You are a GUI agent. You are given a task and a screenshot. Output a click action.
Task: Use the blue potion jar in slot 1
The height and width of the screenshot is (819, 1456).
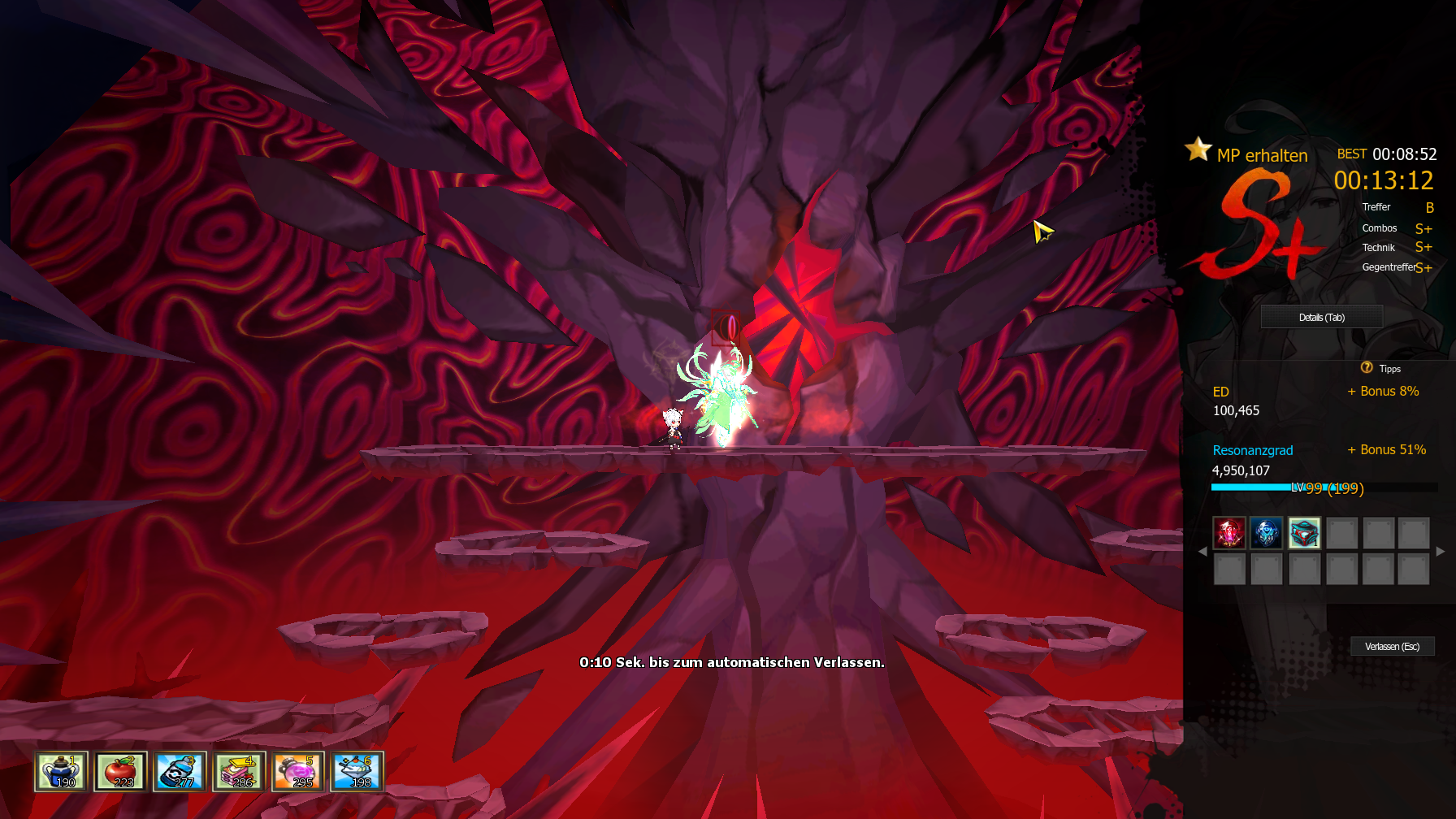[x=61, y=771]
